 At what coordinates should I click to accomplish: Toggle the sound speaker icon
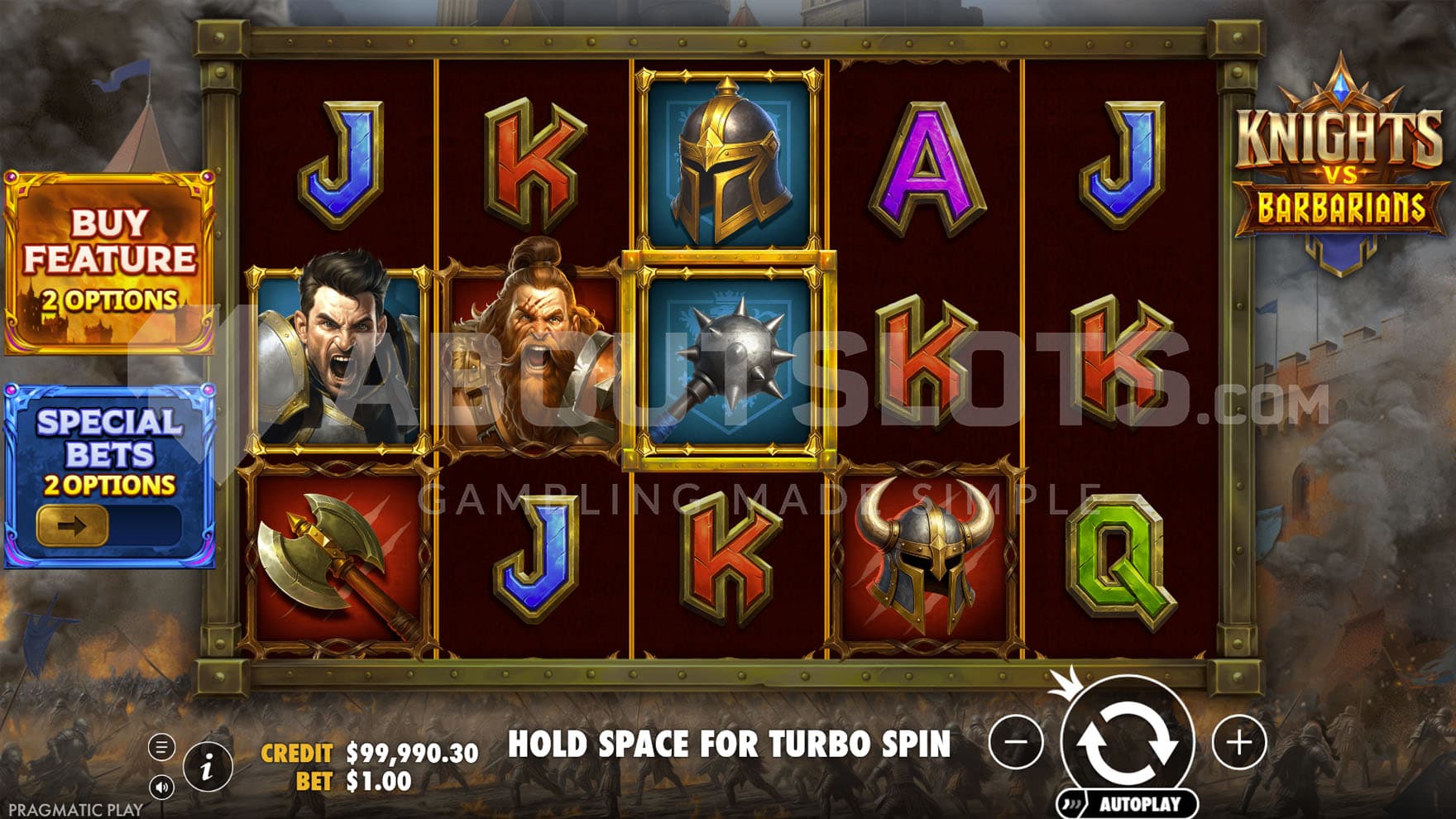(161, 787)
